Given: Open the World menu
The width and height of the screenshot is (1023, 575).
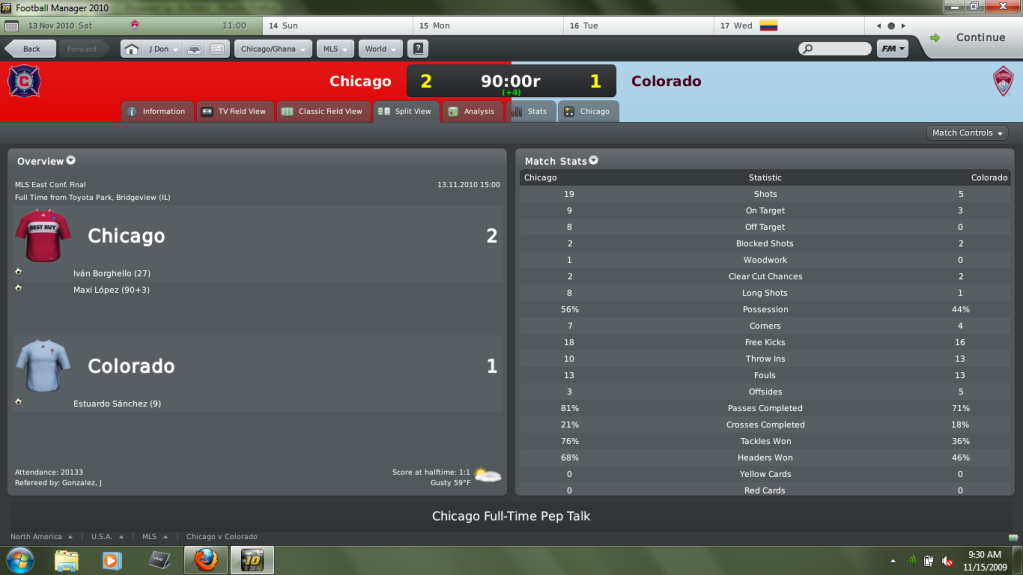Looking at the screenshot, I should (380, 49).
